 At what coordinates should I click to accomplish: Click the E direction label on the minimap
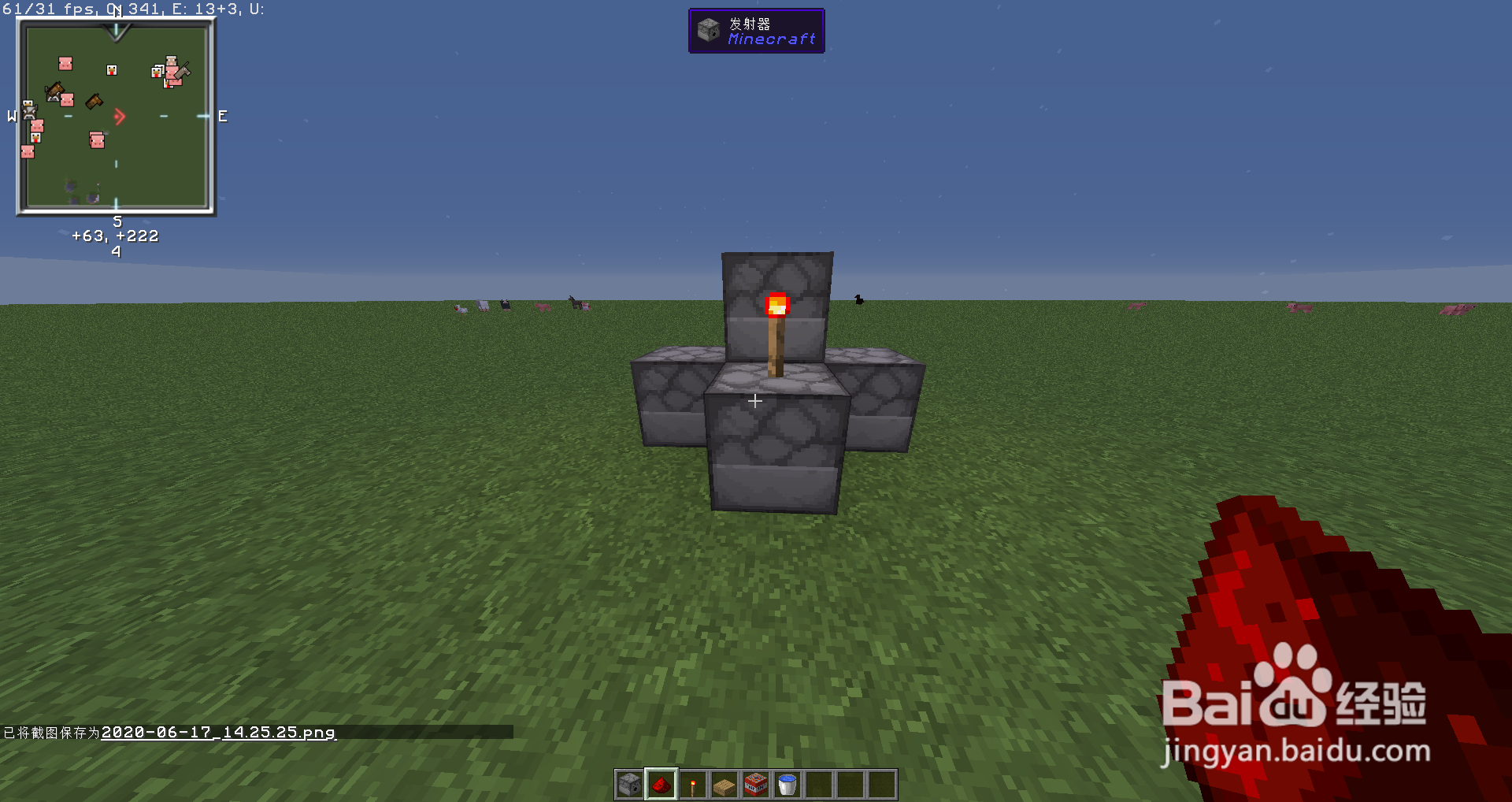(x=221, y=116)
